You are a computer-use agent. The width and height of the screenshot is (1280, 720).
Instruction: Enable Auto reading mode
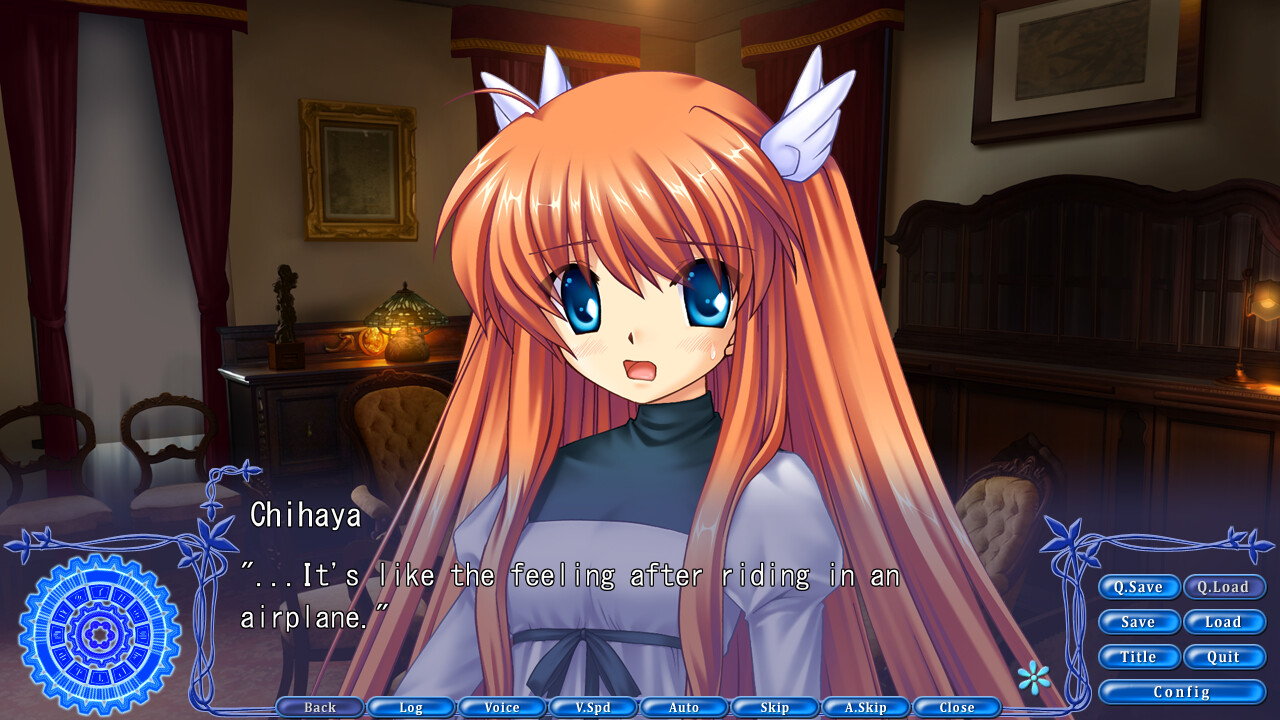point(683,707)
